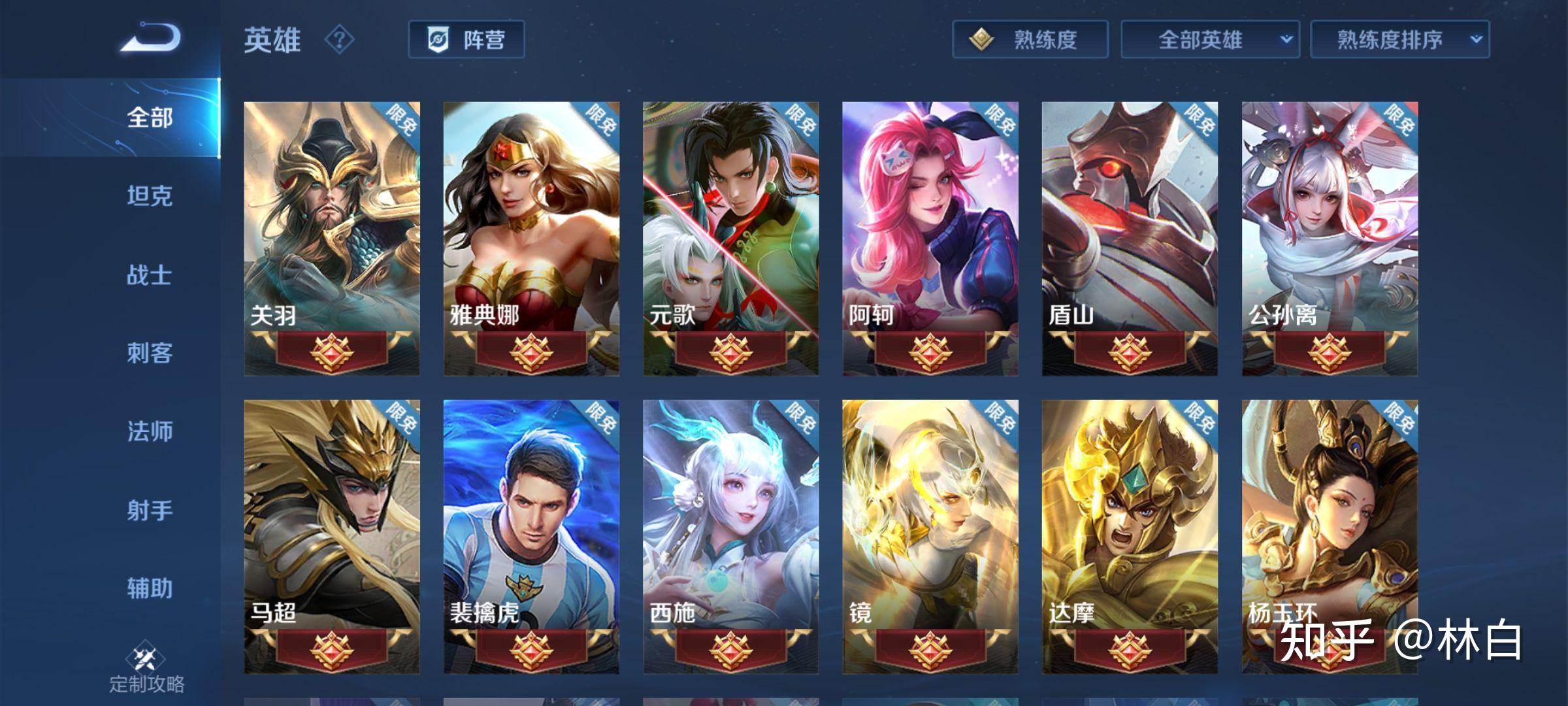Switch to the 战士 tab

tap(150, 275)
